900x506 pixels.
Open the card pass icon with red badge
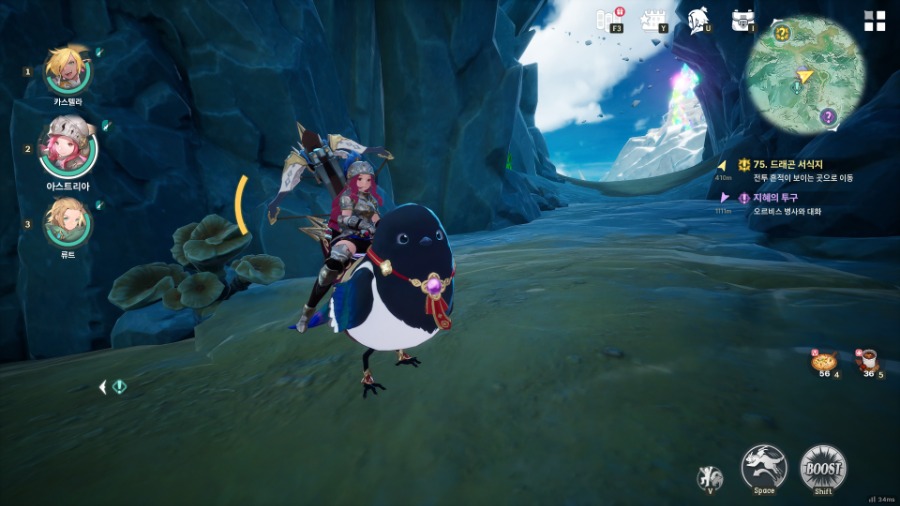(x=609, y=20)
